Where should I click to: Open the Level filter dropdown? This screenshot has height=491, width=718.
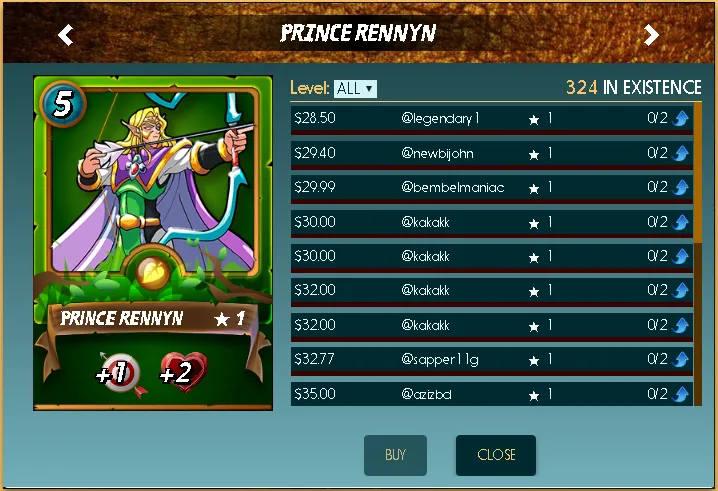pyautogui.click(x=355, y=88)
